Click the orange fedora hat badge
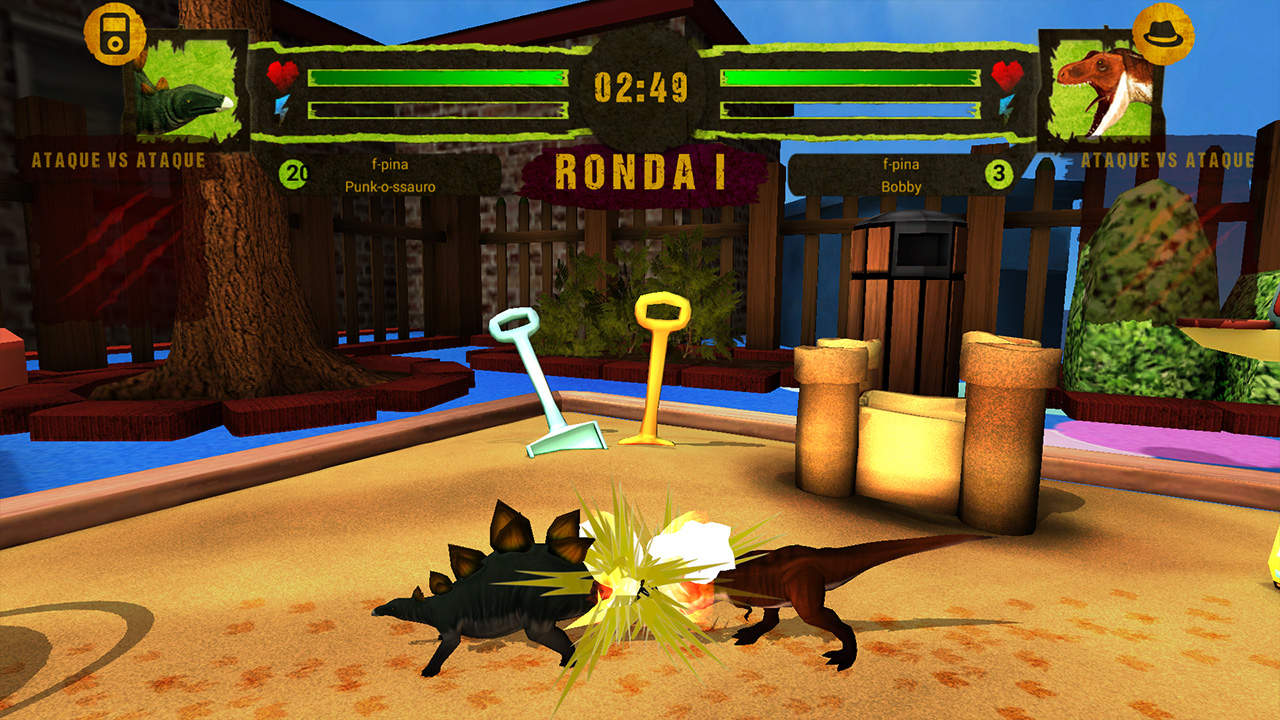This screenshot has height=720, width=1280. (1163, 33)
